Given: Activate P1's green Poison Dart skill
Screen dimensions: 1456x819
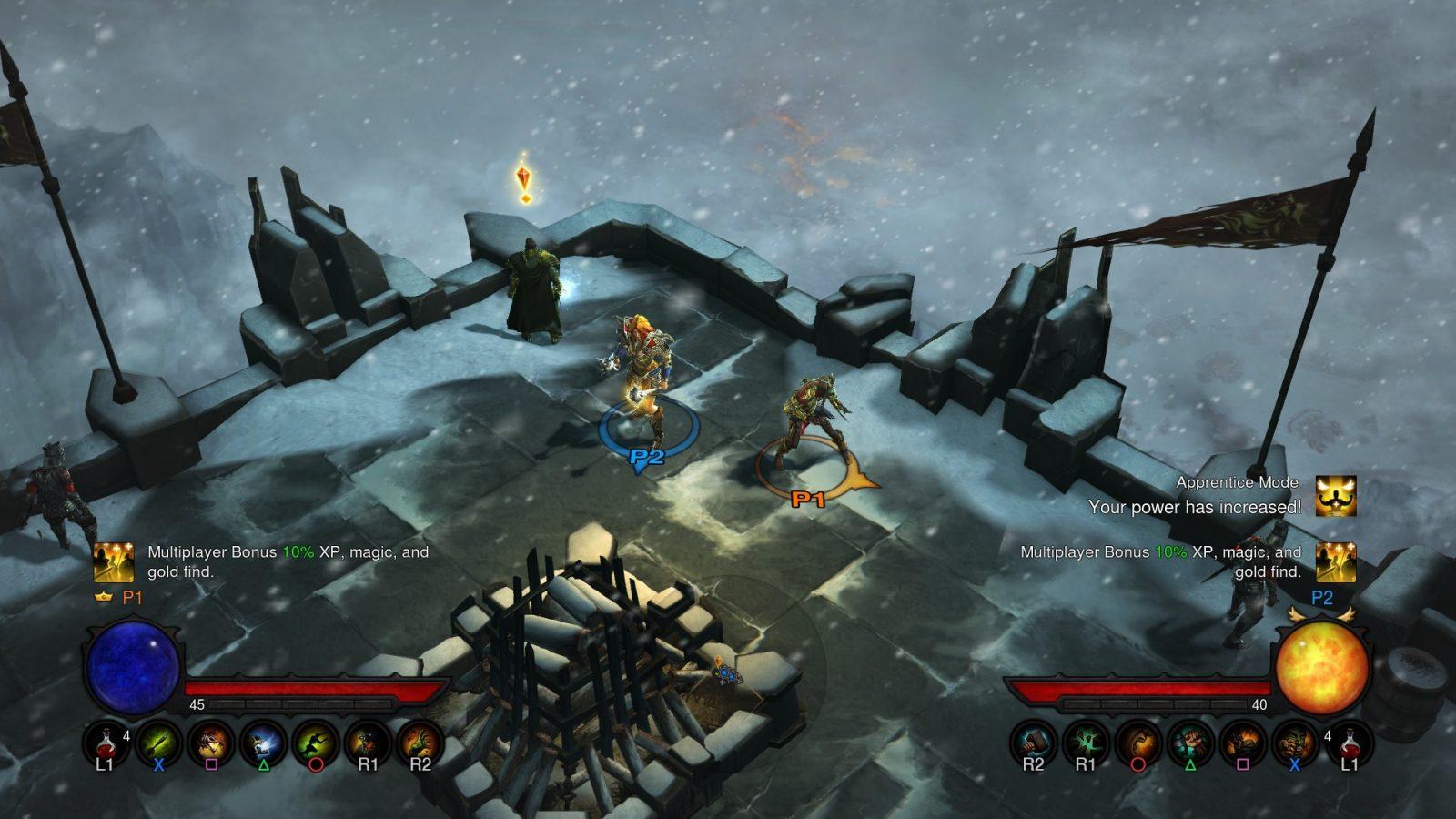Looking at the screenshot, I should [x=158, y=743].
